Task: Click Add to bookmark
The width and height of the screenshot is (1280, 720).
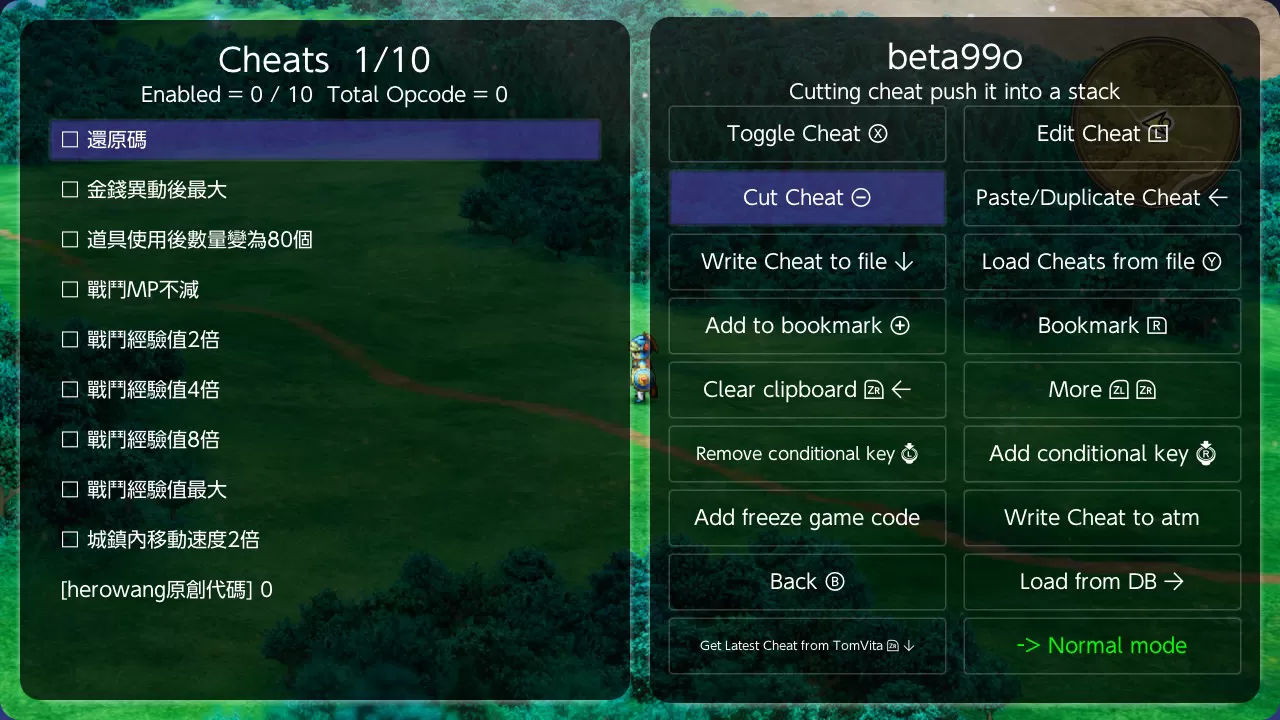Action: pos(807,326)
